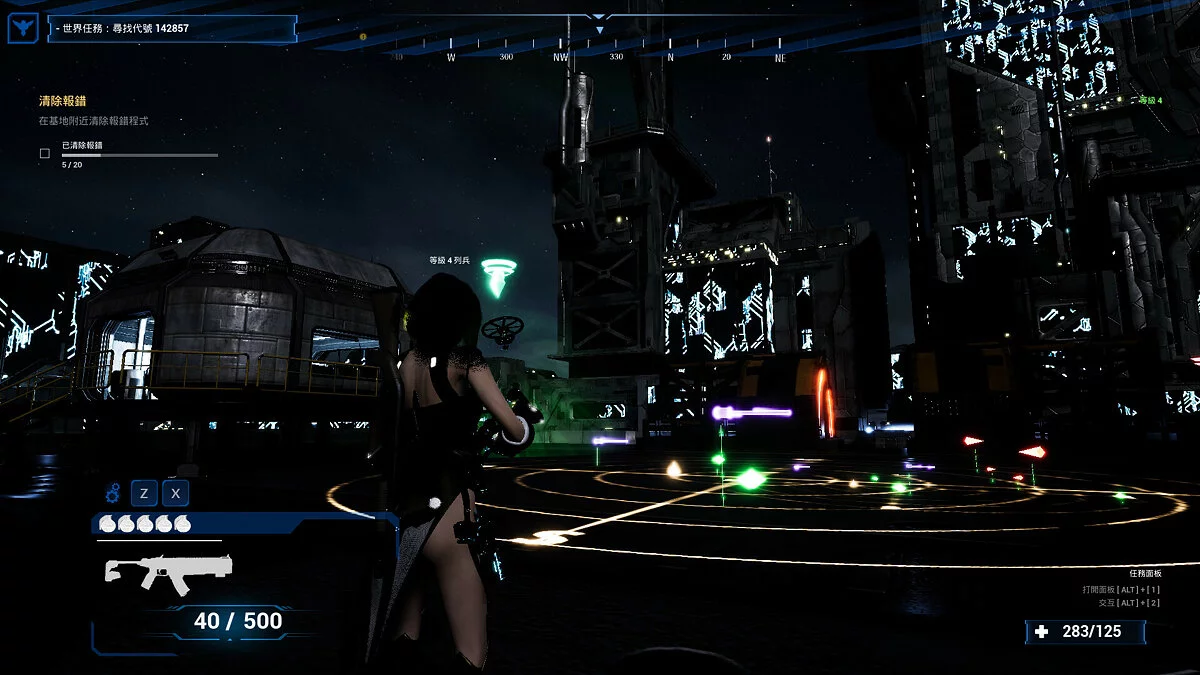1200x675 pixels.
Task: Select the assault rifle weapon icon
Action: [x=168, y=574]
